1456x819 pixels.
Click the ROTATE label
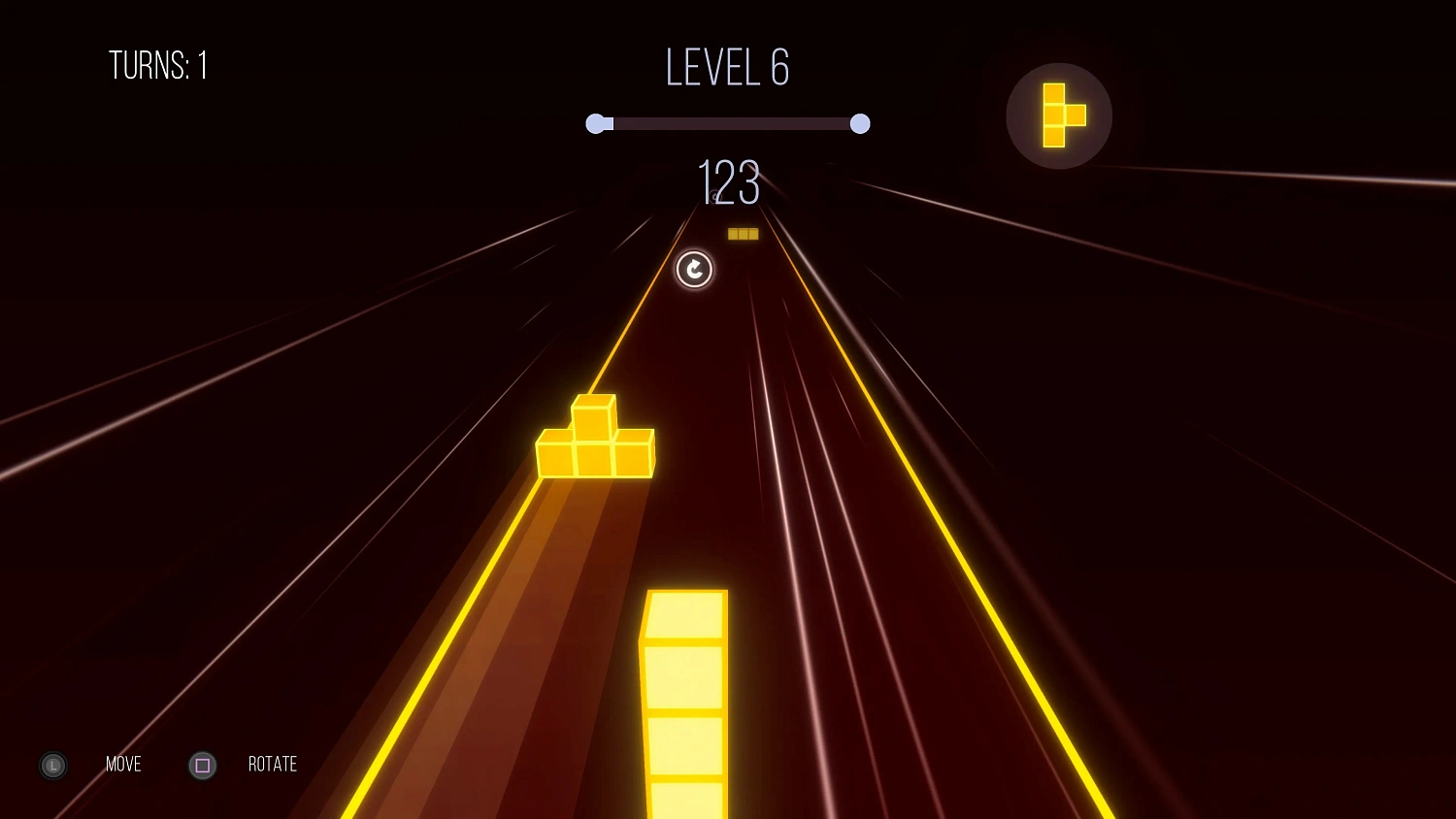click(272, 765)
